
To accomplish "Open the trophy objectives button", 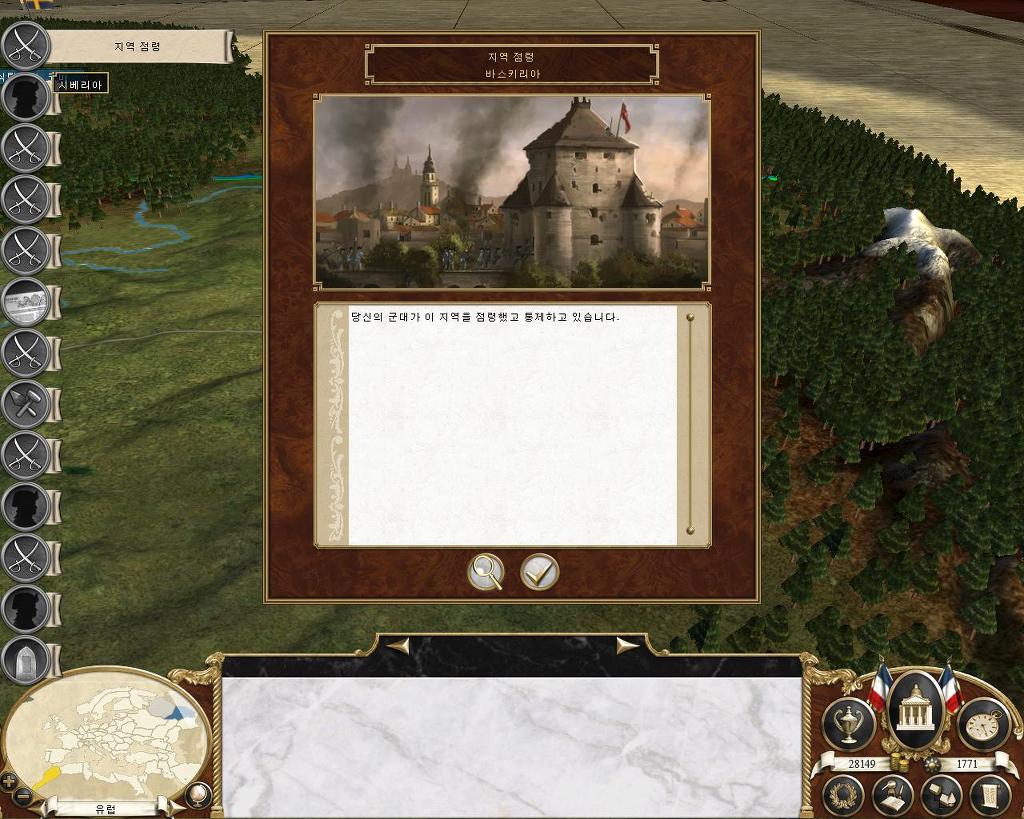I will tap(848, 723).
